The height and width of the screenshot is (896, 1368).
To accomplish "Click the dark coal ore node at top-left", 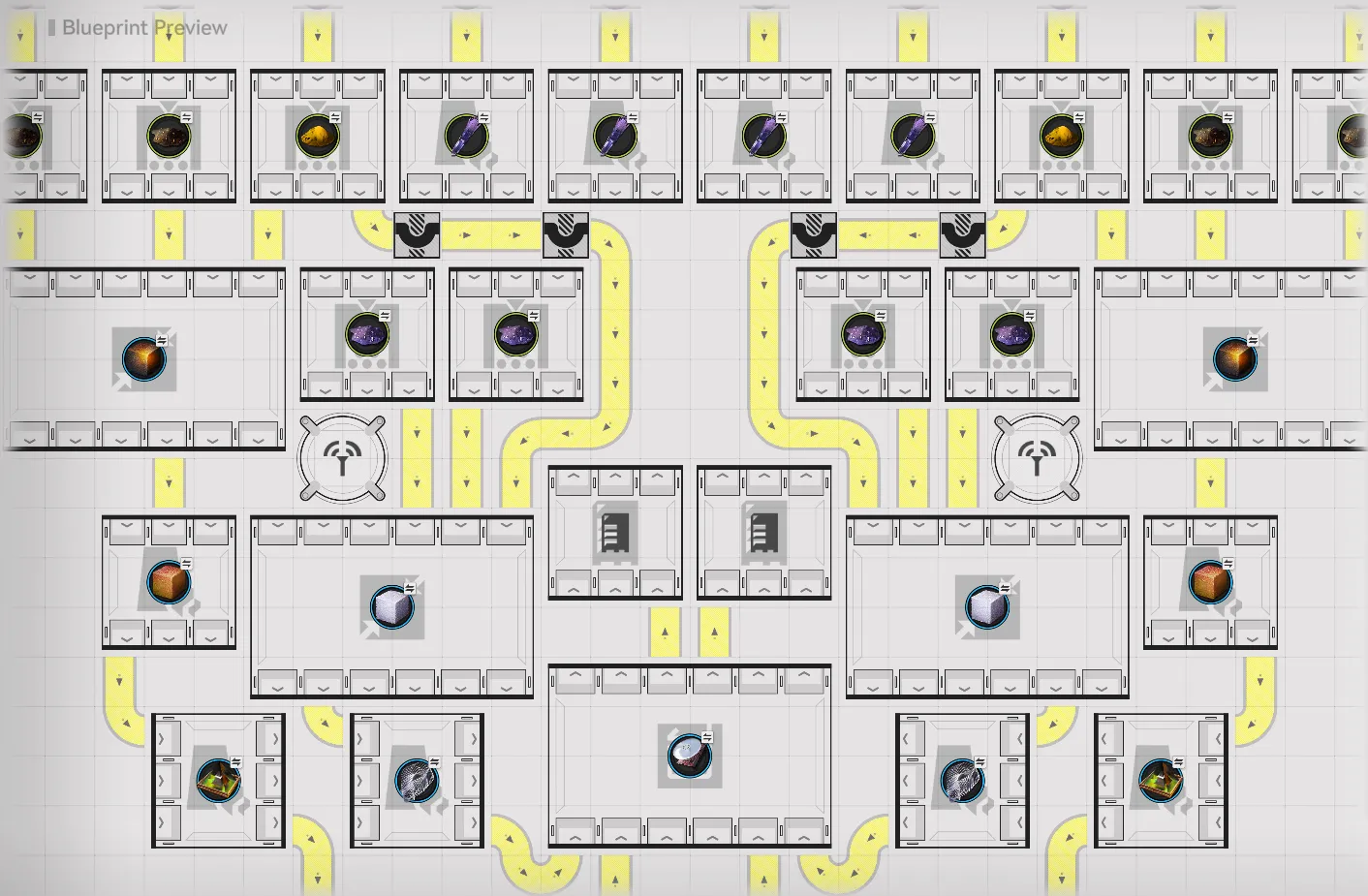I will (17, 136).
